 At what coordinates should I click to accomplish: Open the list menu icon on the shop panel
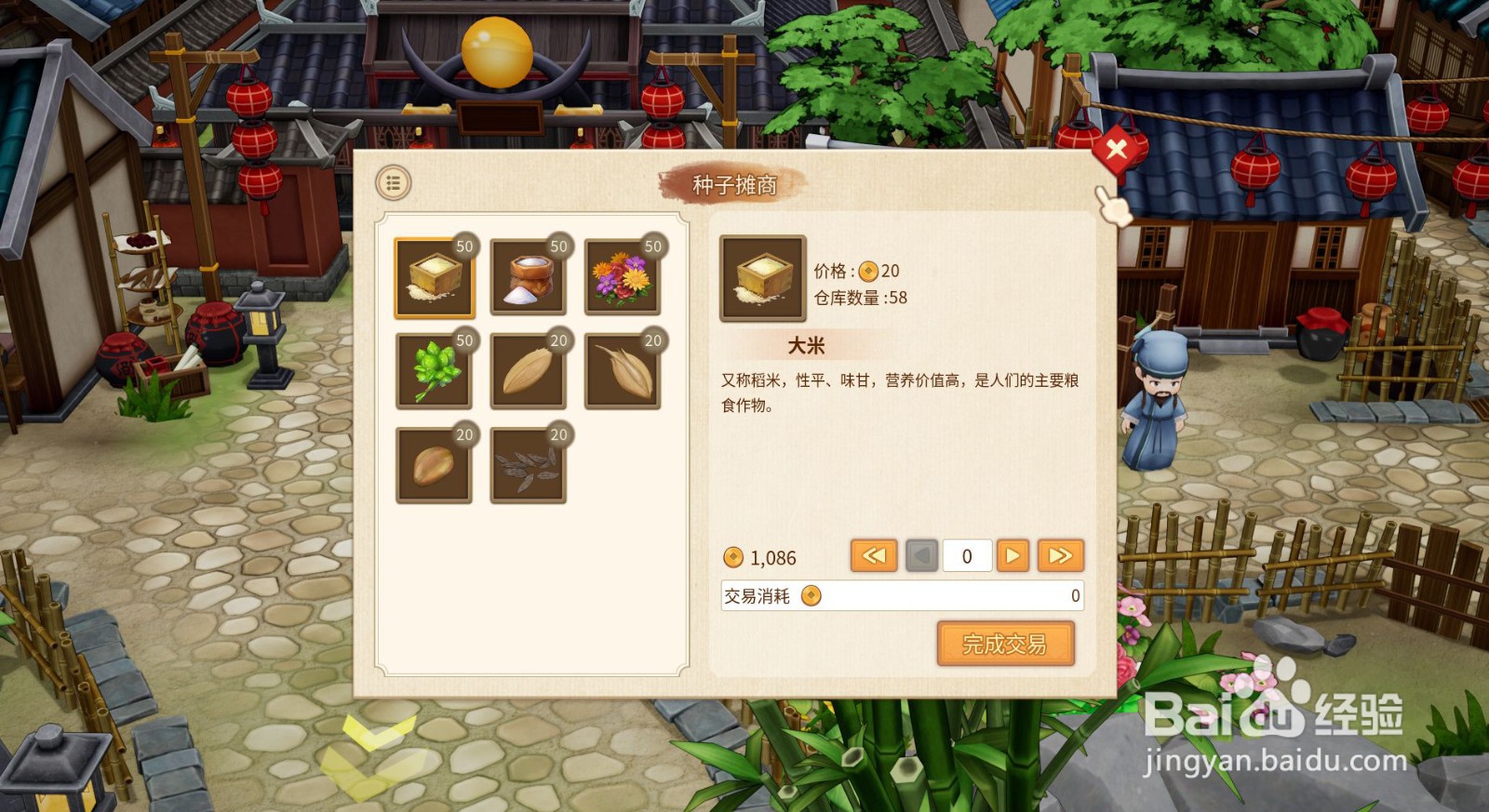(392, 182)
